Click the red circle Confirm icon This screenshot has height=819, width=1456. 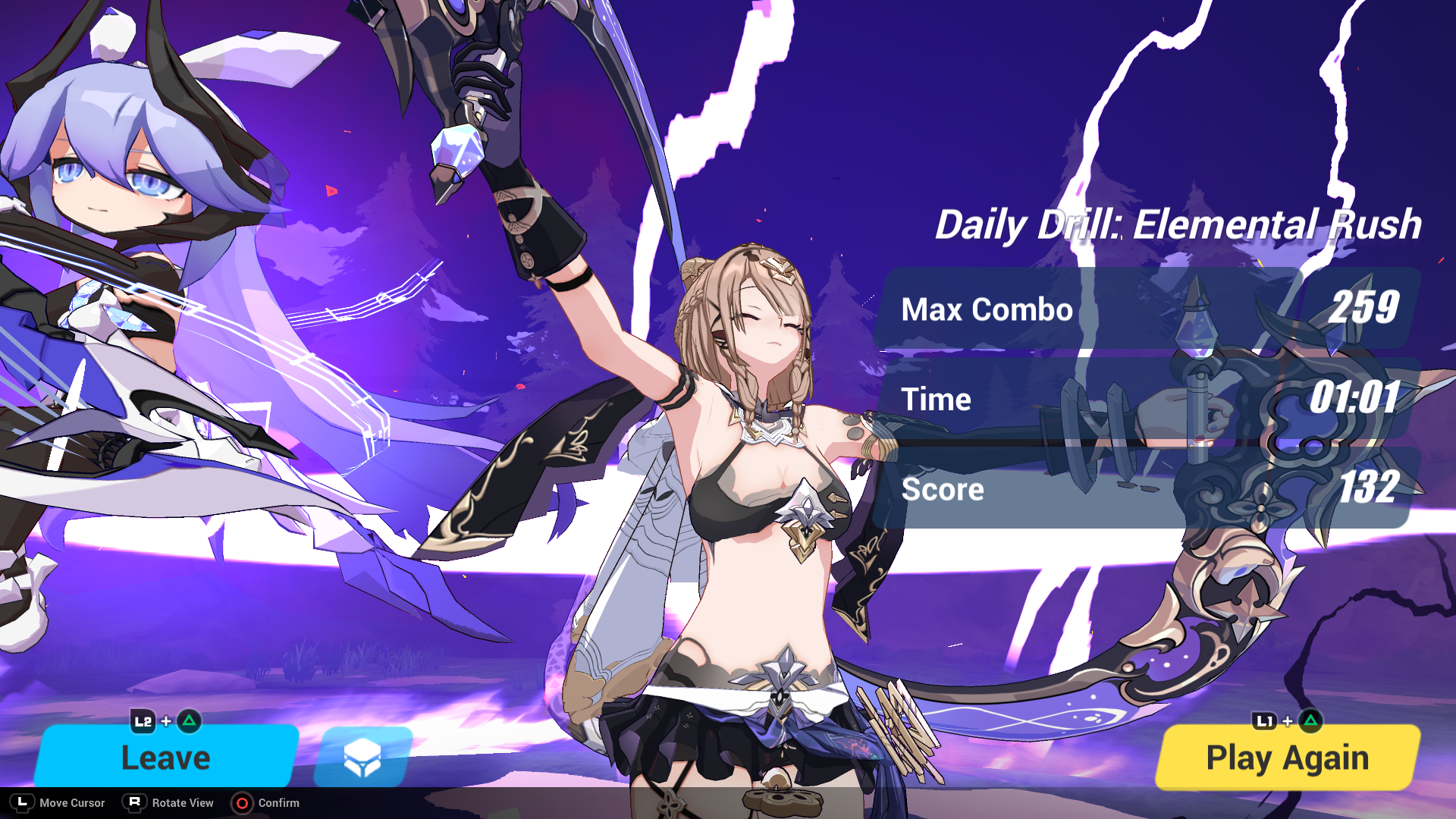pos(243,803)
